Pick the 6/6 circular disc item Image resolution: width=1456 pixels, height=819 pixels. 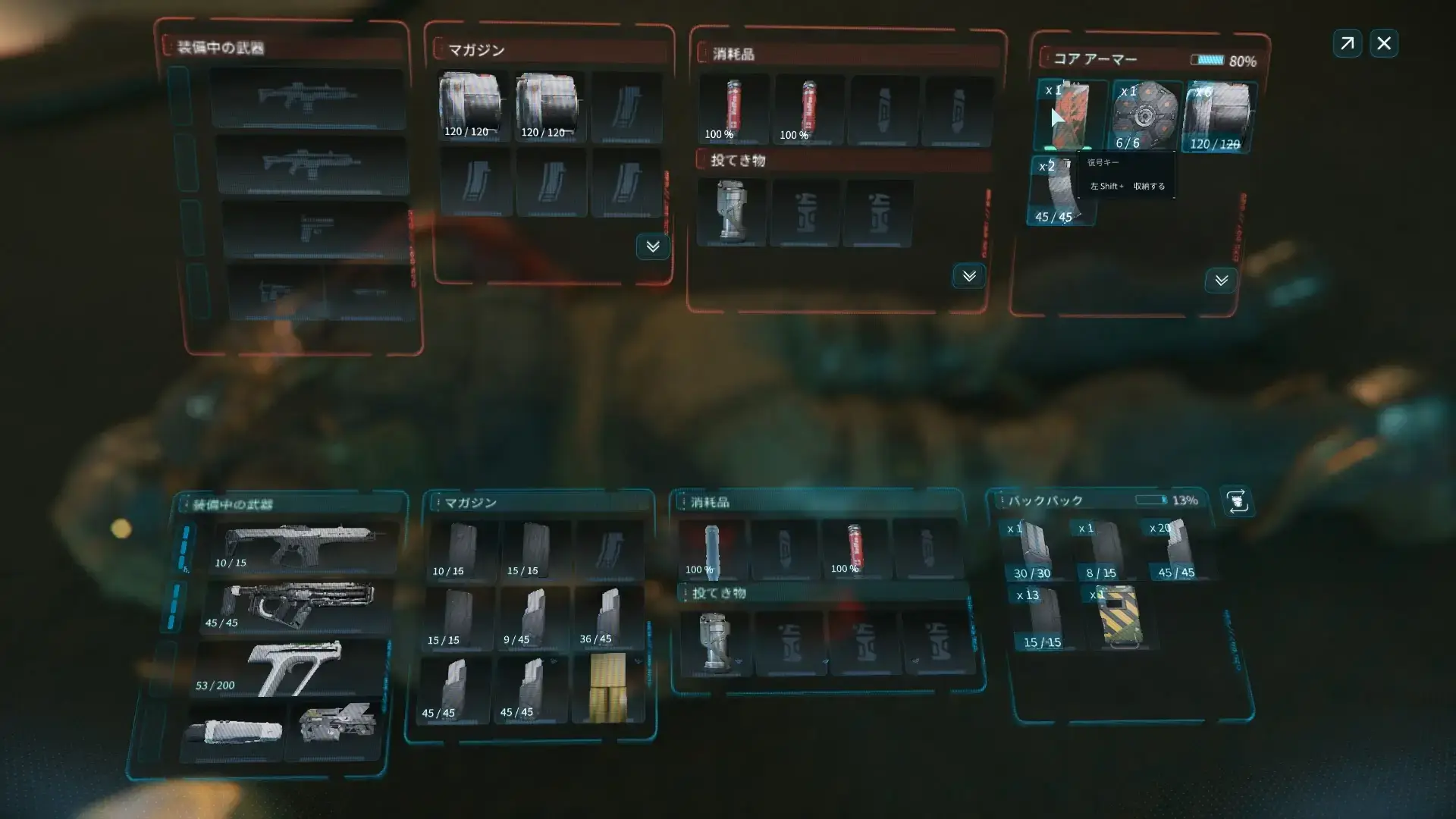[1144, 115]
